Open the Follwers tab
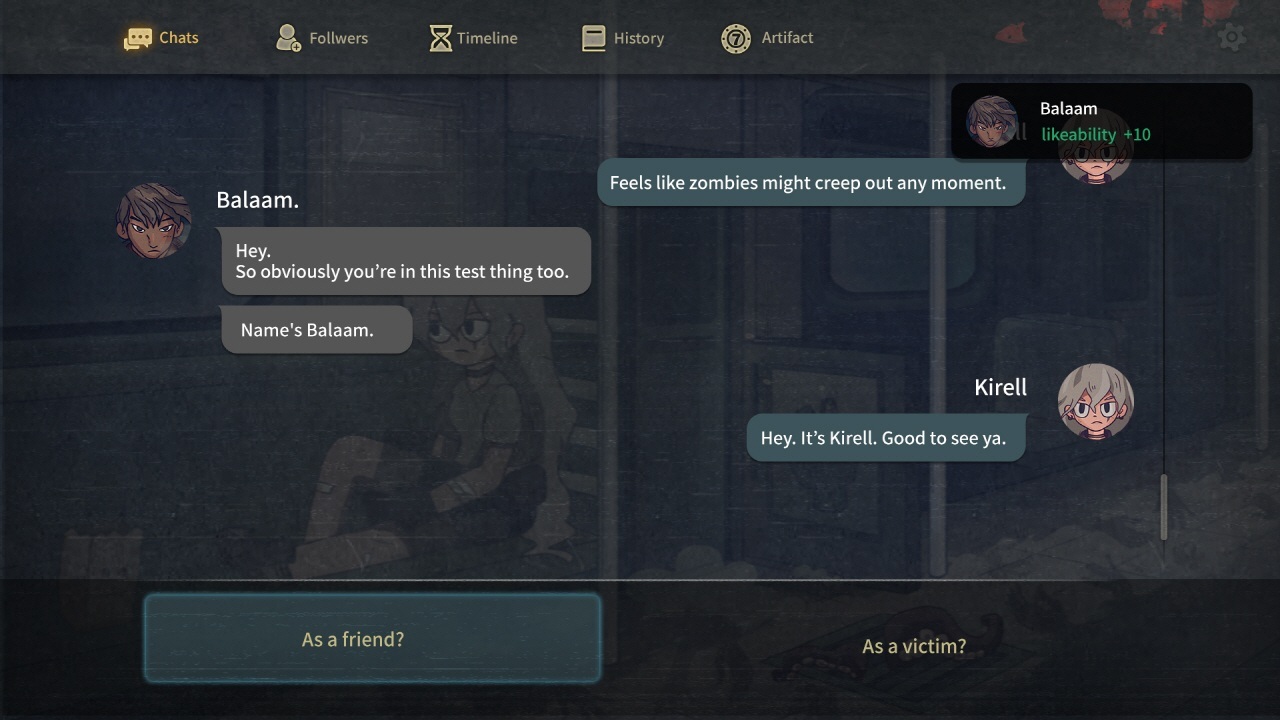 320,37
